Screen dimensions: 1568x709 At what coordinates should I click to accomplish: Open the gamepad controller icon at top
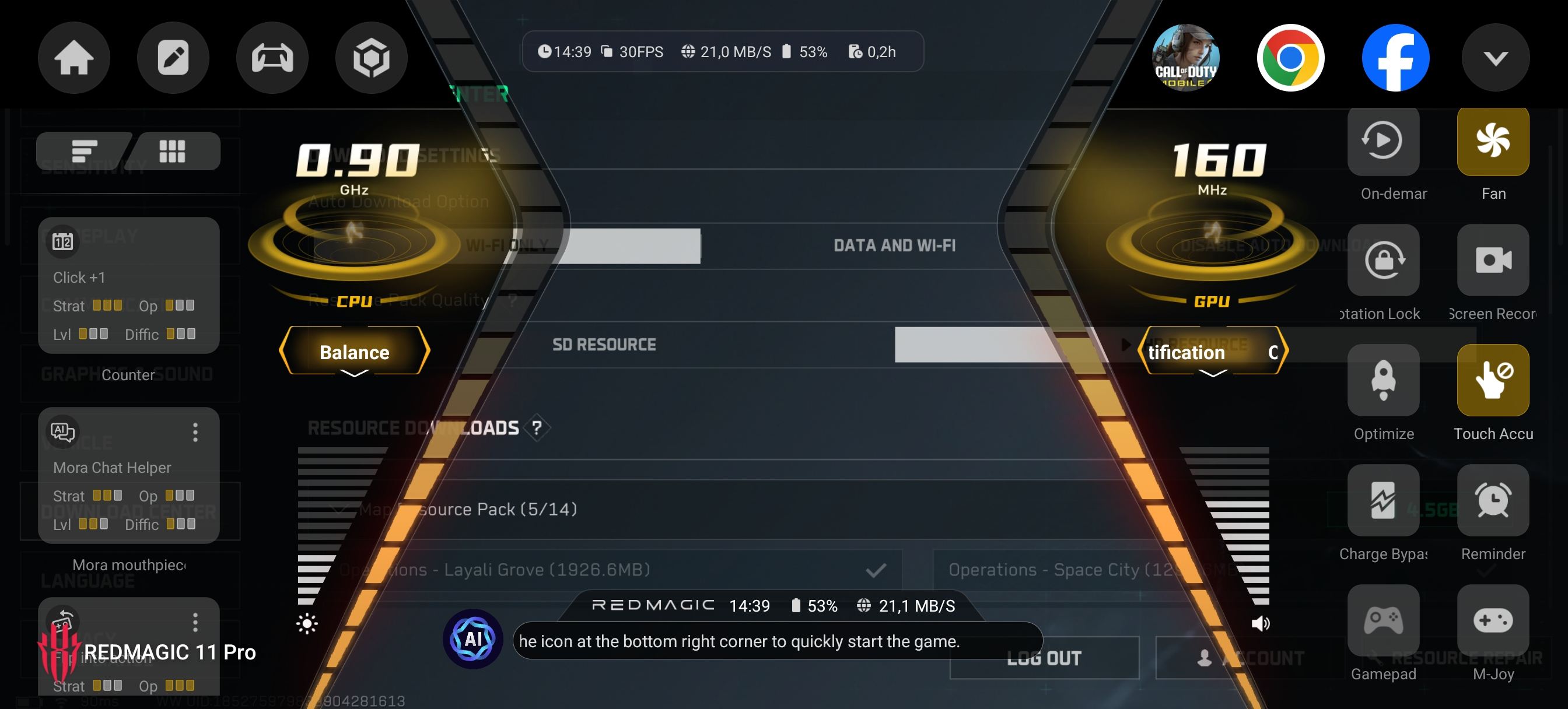(x=272, y=58)
